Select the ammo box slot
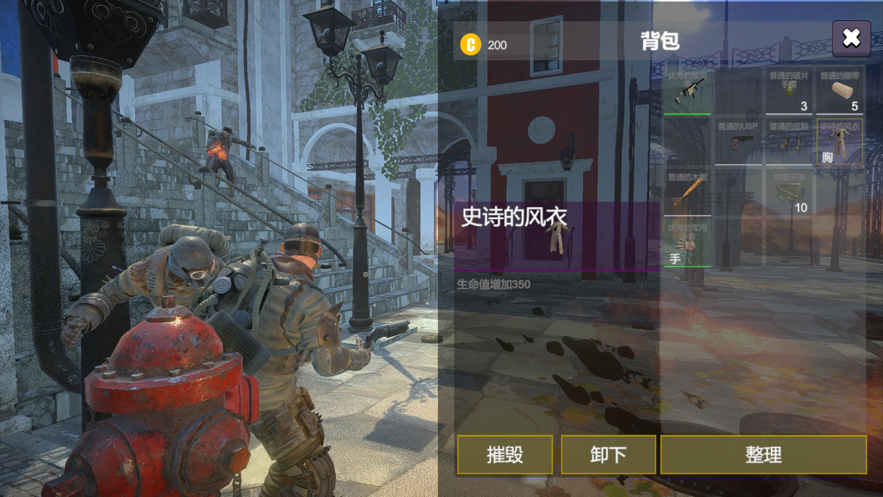This screenshot has width=883, height=497. click(789, 191)
